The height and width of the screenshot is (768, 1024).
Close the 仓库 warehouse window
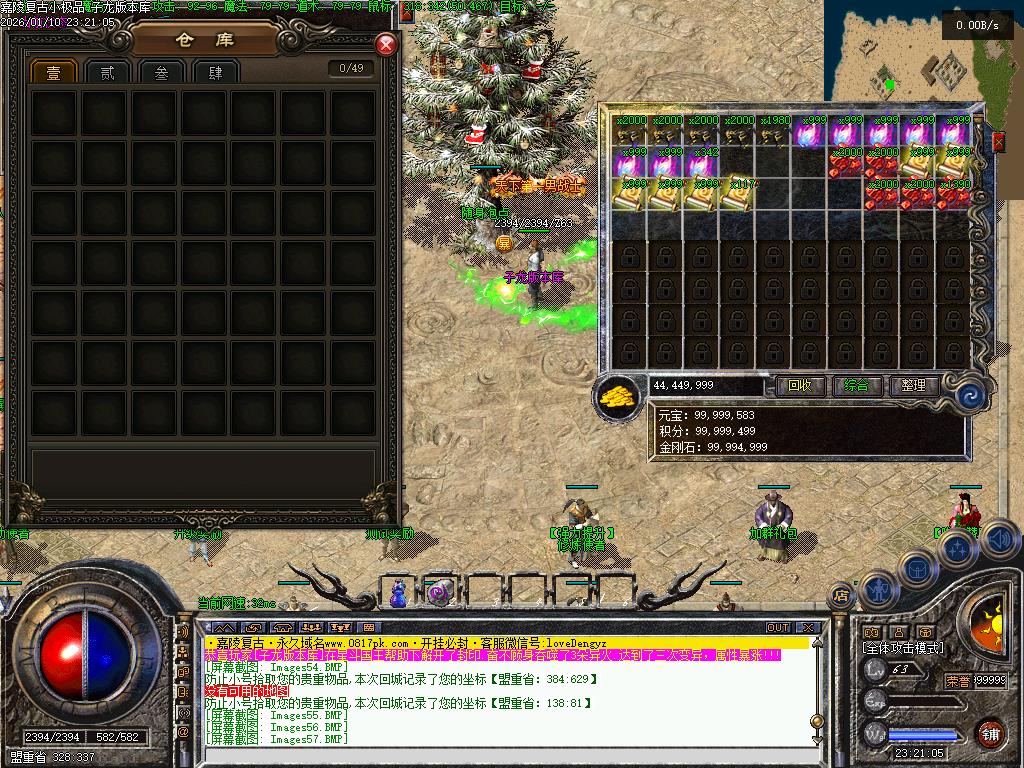coord(386,45)
